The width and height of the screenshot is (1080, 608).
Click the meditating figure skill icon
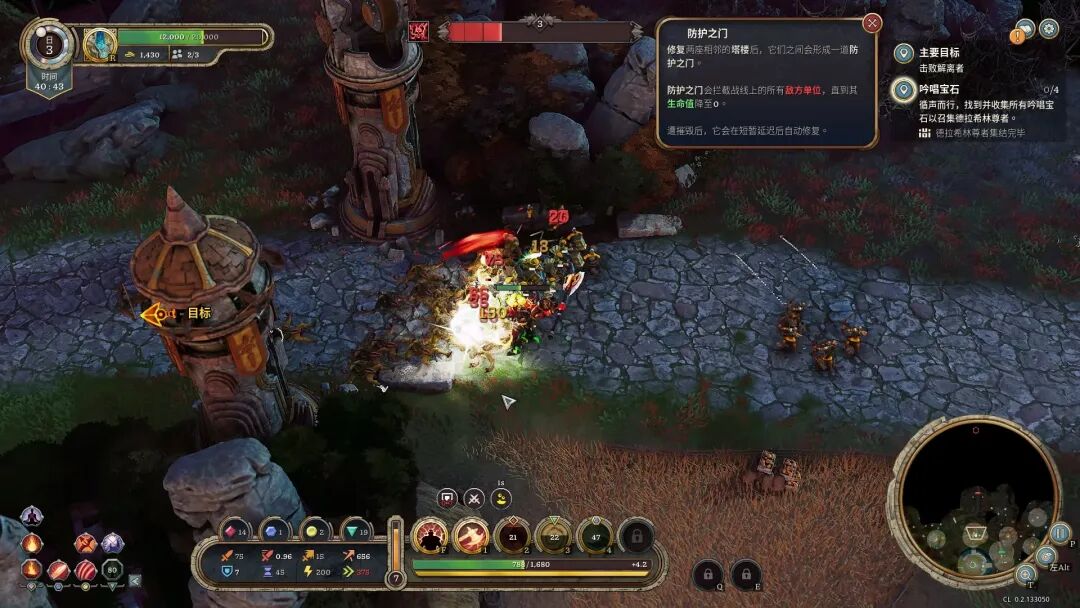(33, 518)
